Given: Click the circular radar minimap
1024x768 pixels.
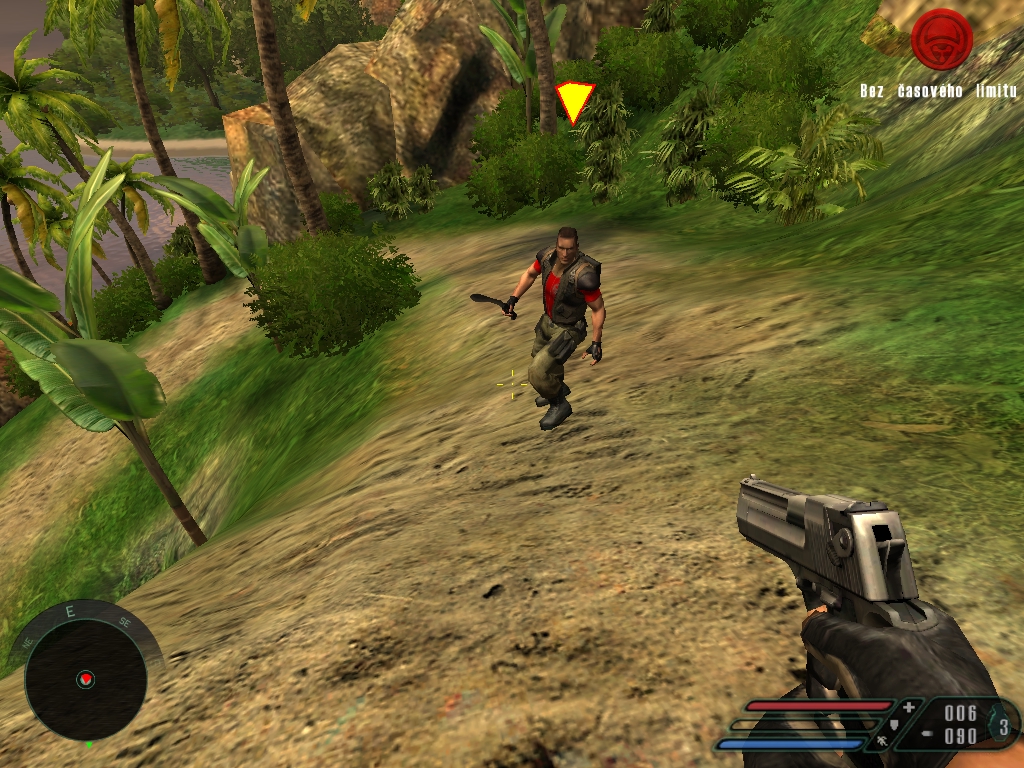Looking at the screenshot, I should (x=85, y=679).
